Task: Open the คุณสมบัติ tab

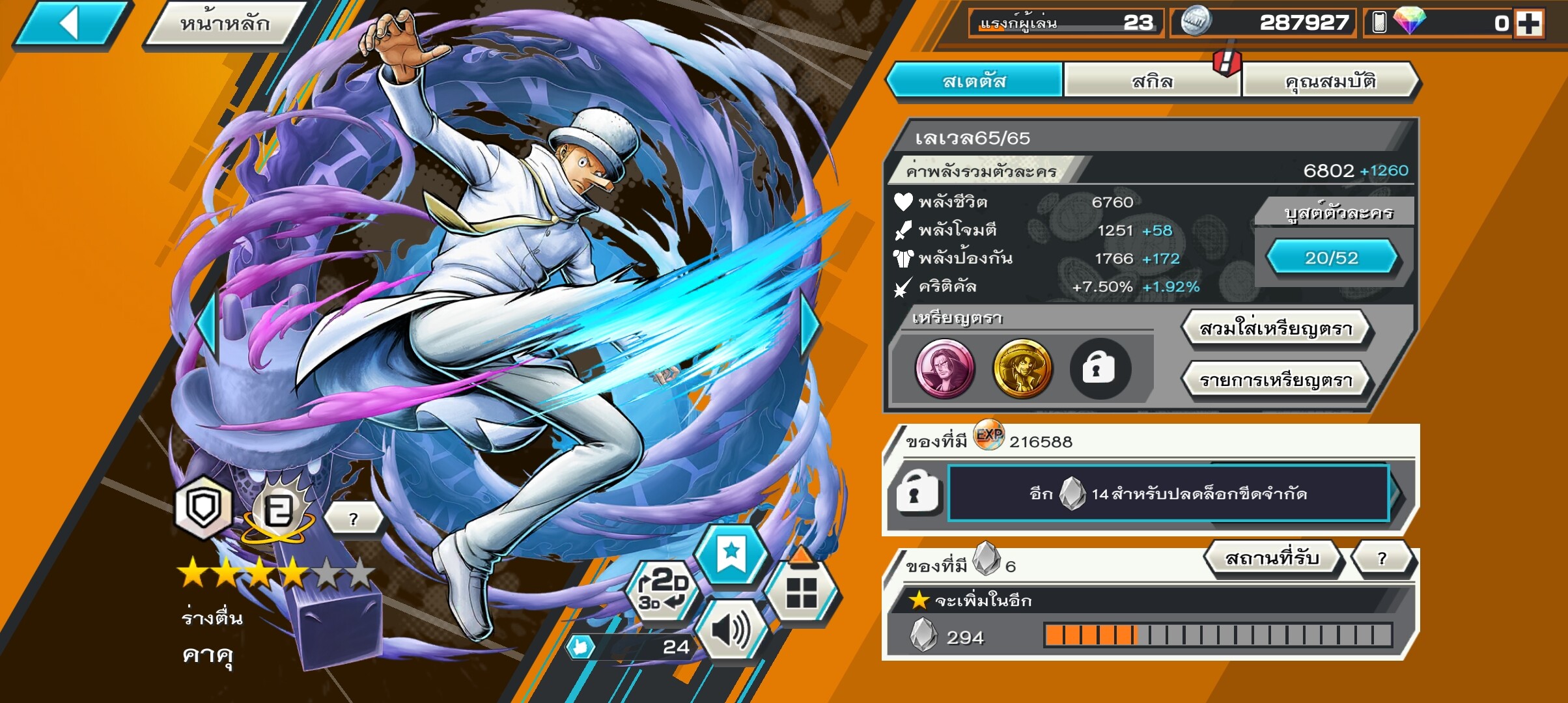Action: pyautogui.click(x=1330, y=81)
